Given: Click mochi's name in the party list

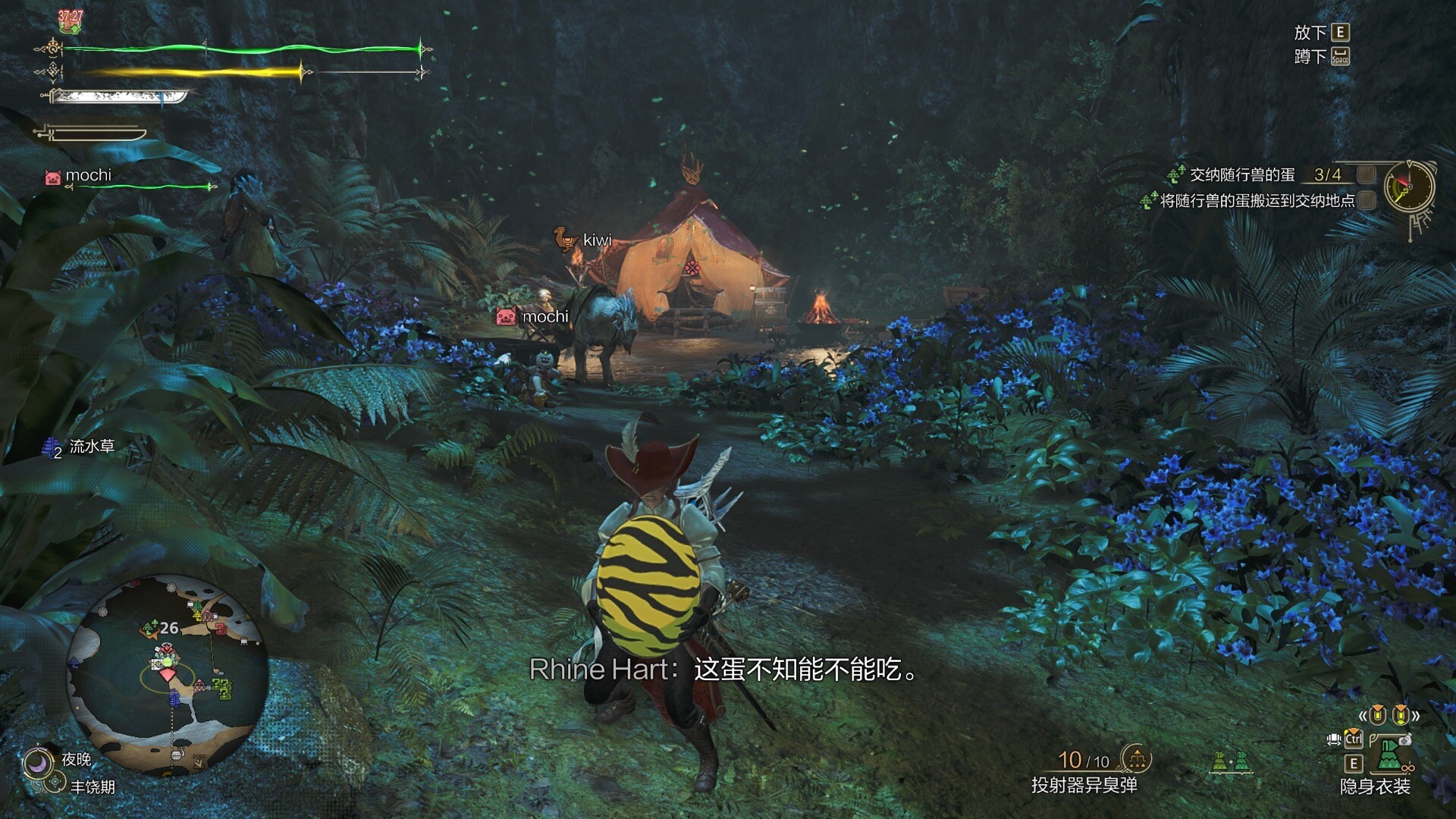Looking at the screenshot, I should (88, 175).
